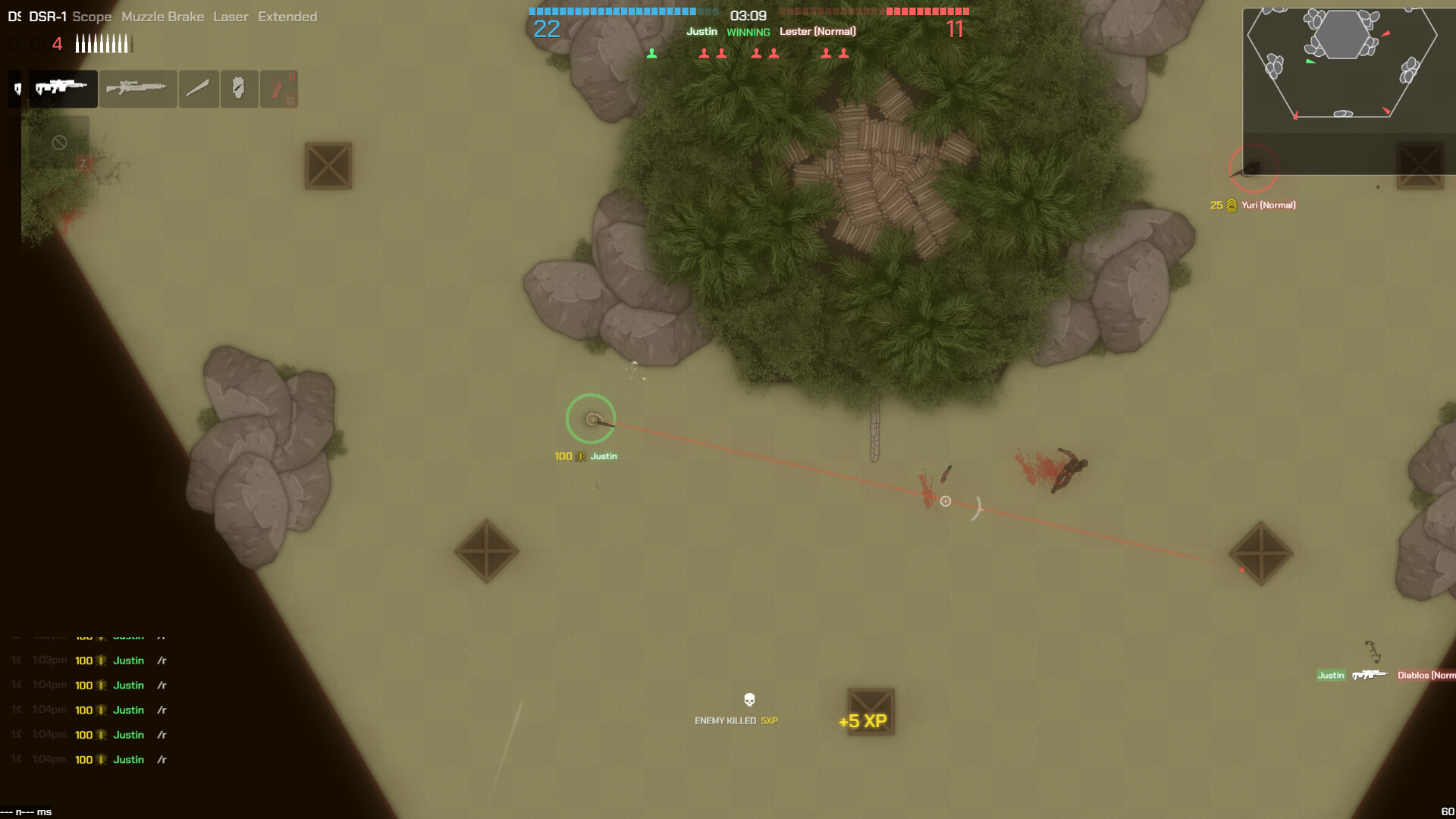This screenshot has height=819, width=1456.
Task: Toggle the Laser attachment
Action: pos(230,16)
